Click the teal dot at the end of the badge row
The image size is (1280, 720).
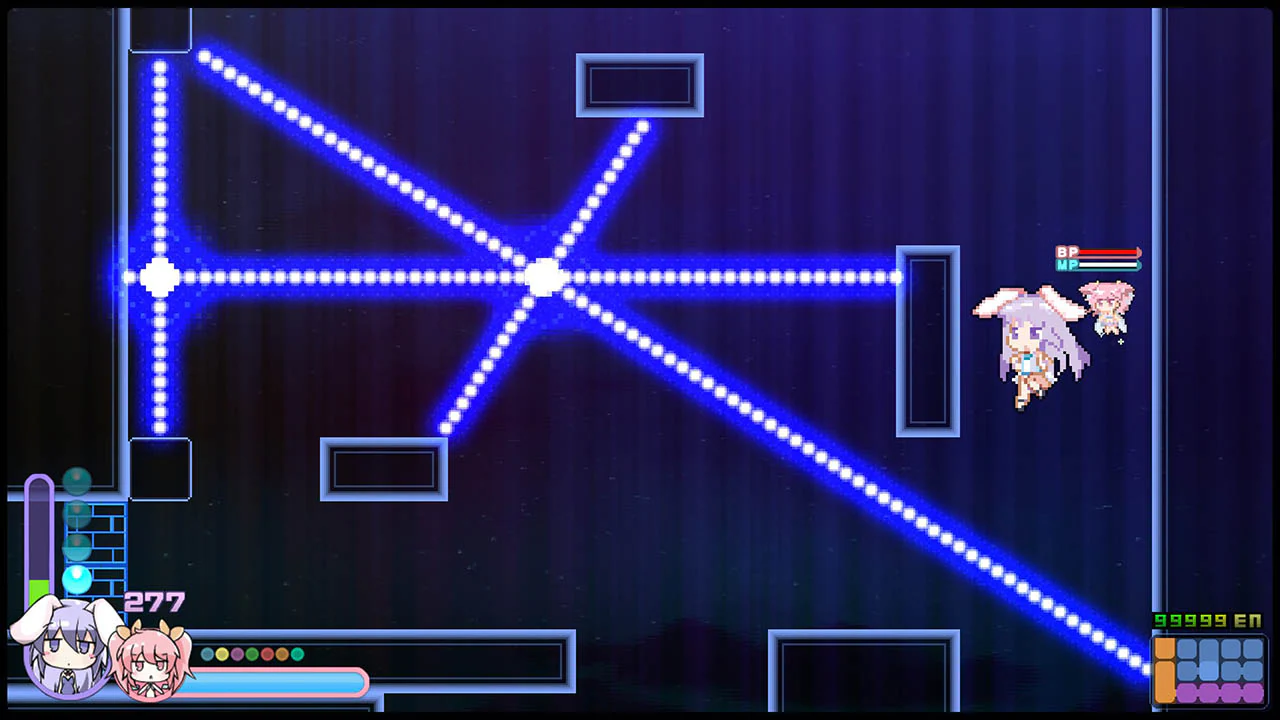coord(297,653)
